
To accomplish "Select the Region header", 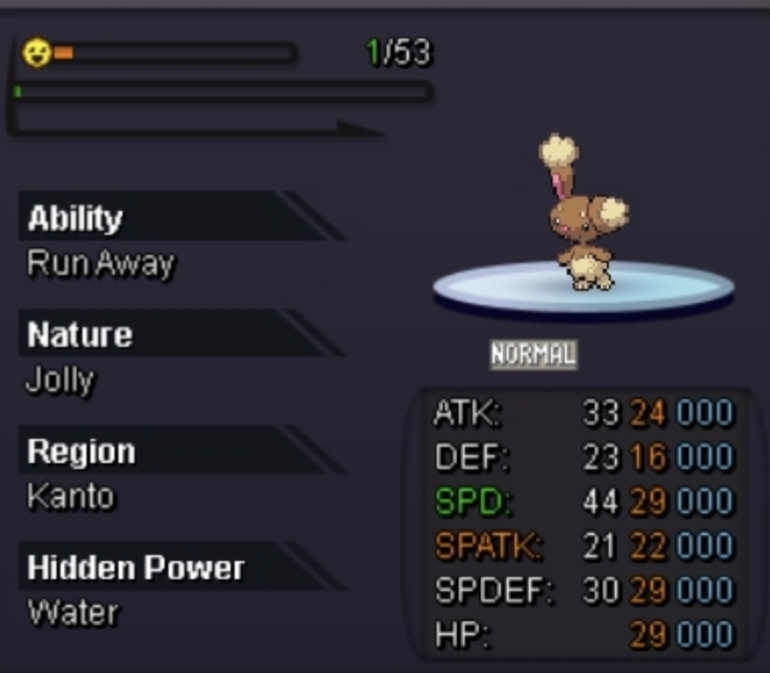I will (82, 451).
